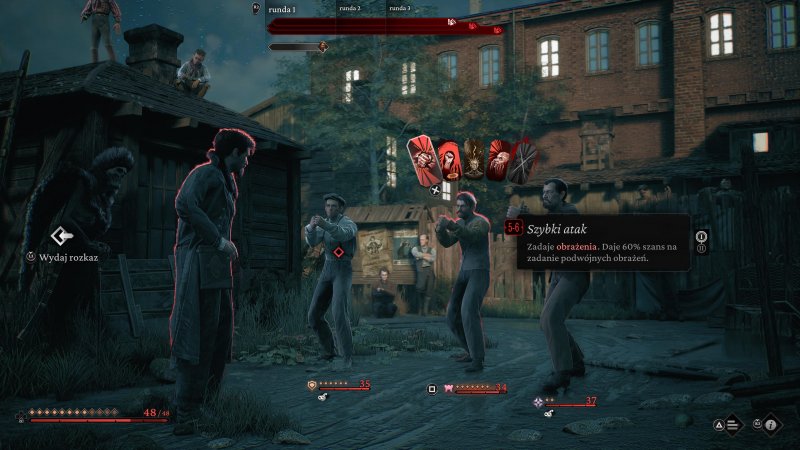Choose the red hooded figure ability card
Screen dimensions: 800x450
(x=447, y=159)
